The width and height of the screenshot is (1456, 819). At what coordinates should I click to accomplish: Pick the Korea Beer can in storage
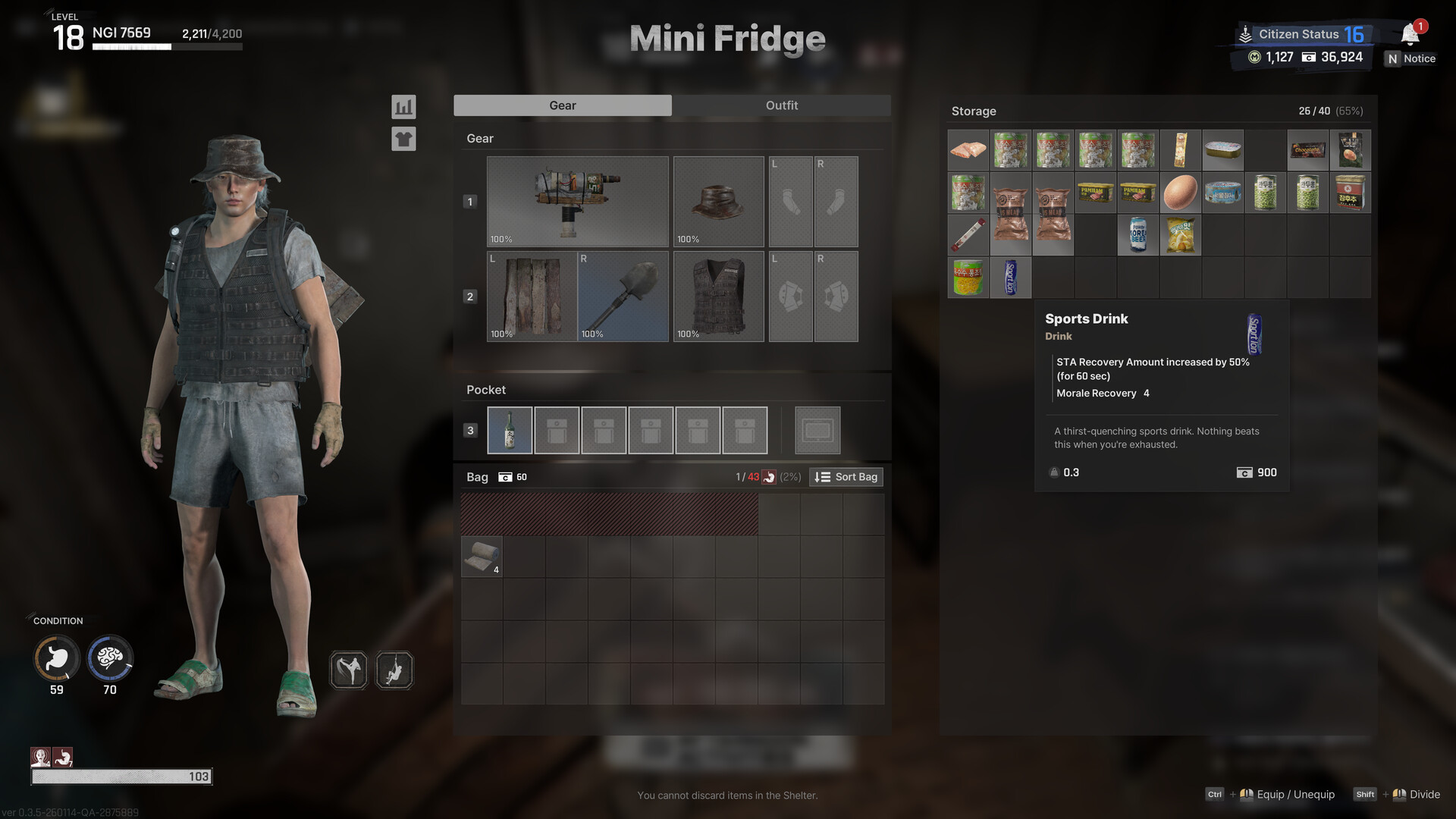coord(1137,235)
